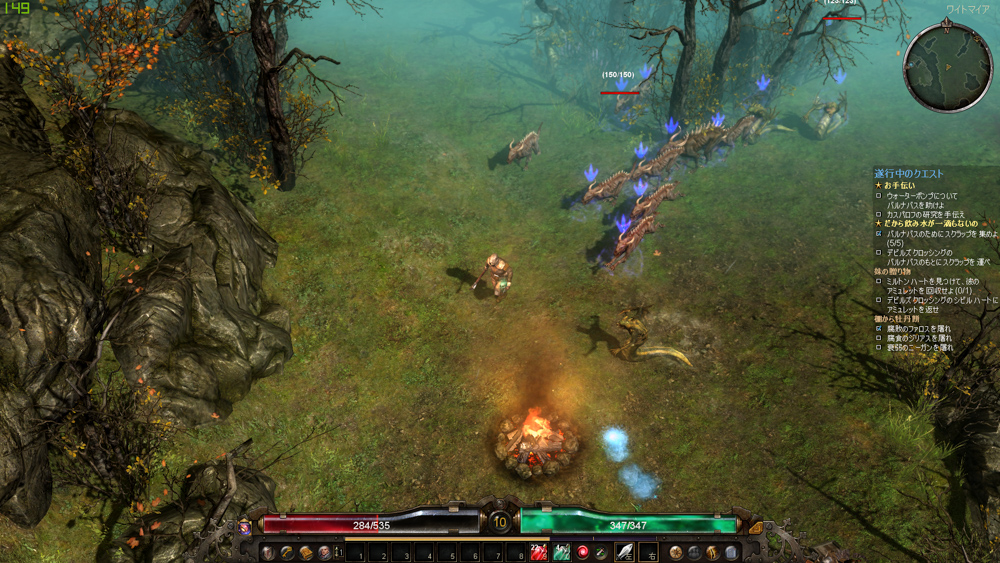Screen dimensions: 1000x563
Task: Select the お手伝い quest header
Action: [901, 186]
